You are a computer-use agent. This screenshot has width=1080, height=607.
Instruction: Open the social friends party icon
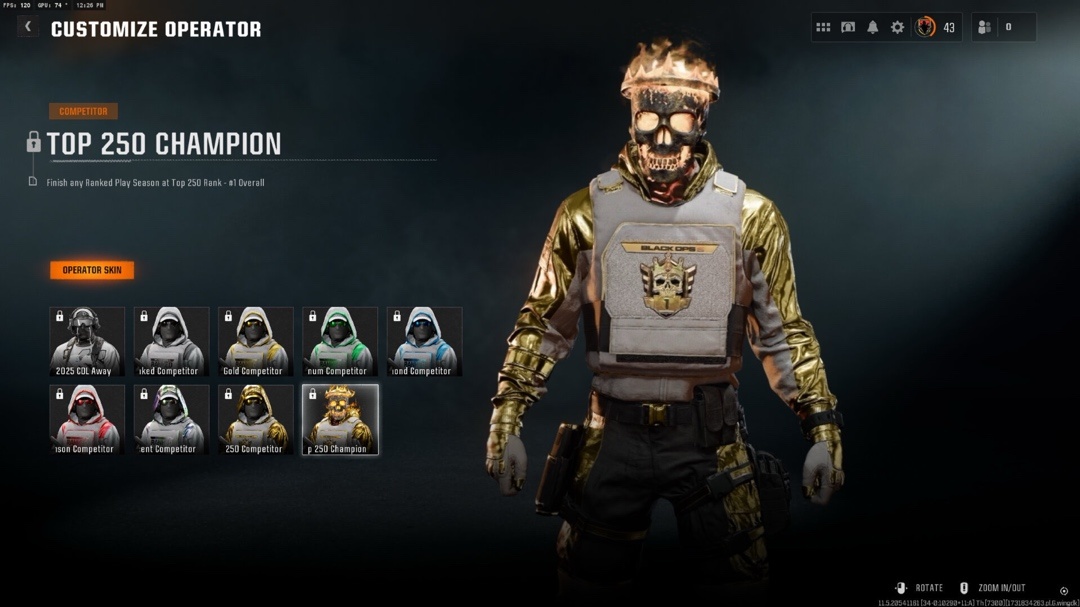click(x=985, y=28)
